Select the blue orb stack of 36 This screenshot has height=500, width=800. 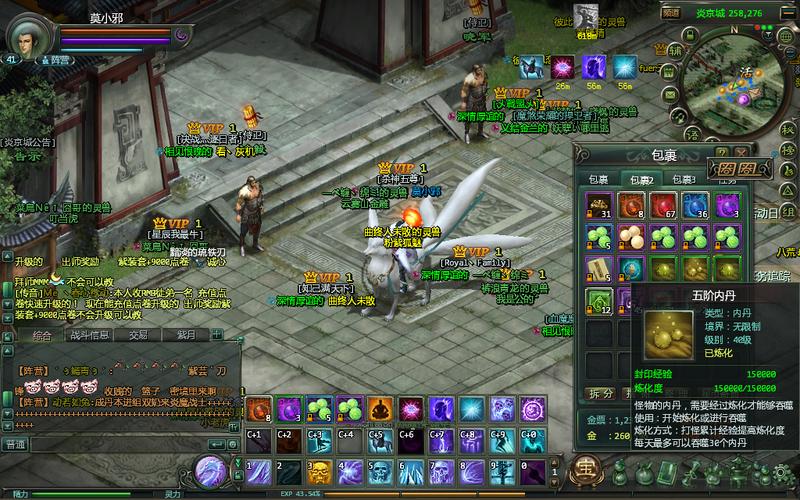click(x=694, y=205)
